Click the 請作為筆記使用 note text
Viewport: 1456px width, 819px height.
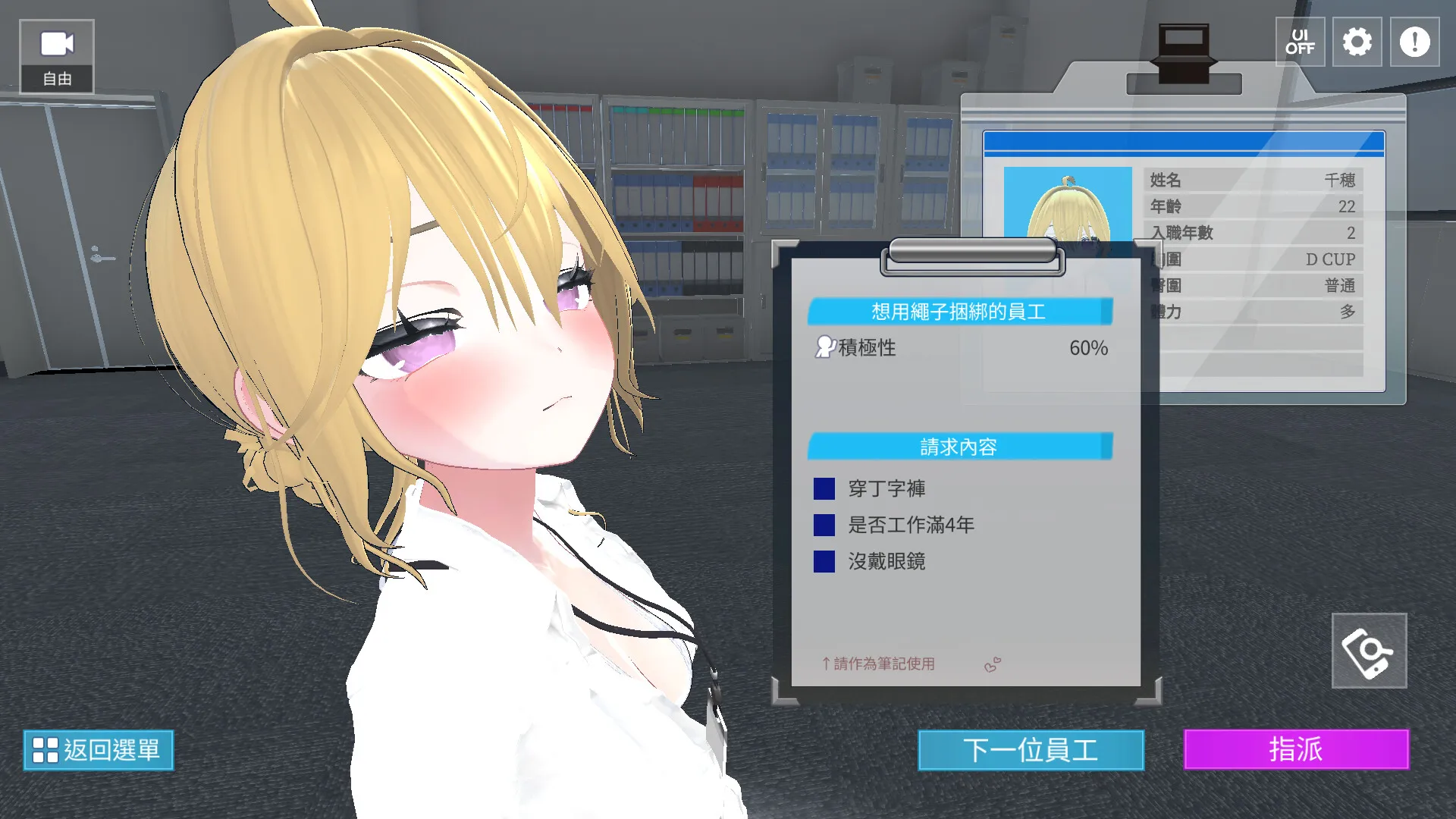[x=877, y=664]
